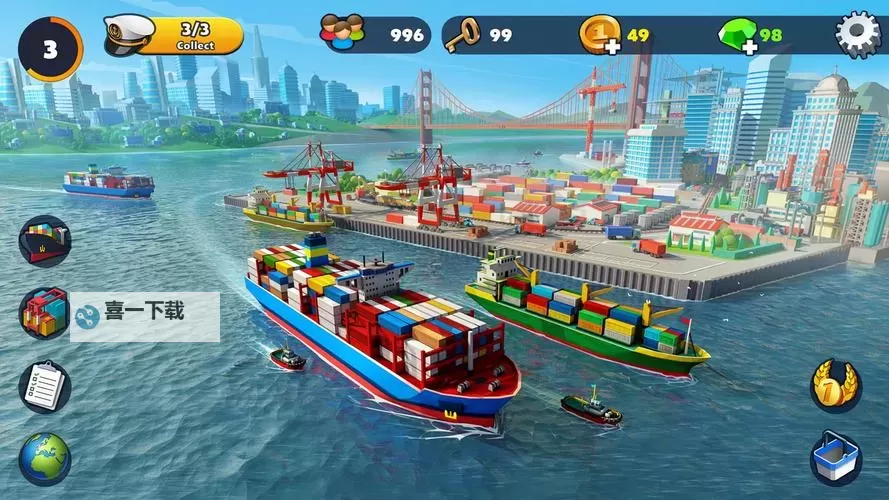The image size is (889, 500).
Task: Show the clipboard task list
Action: pyautogui.click(x=45, y=387)
